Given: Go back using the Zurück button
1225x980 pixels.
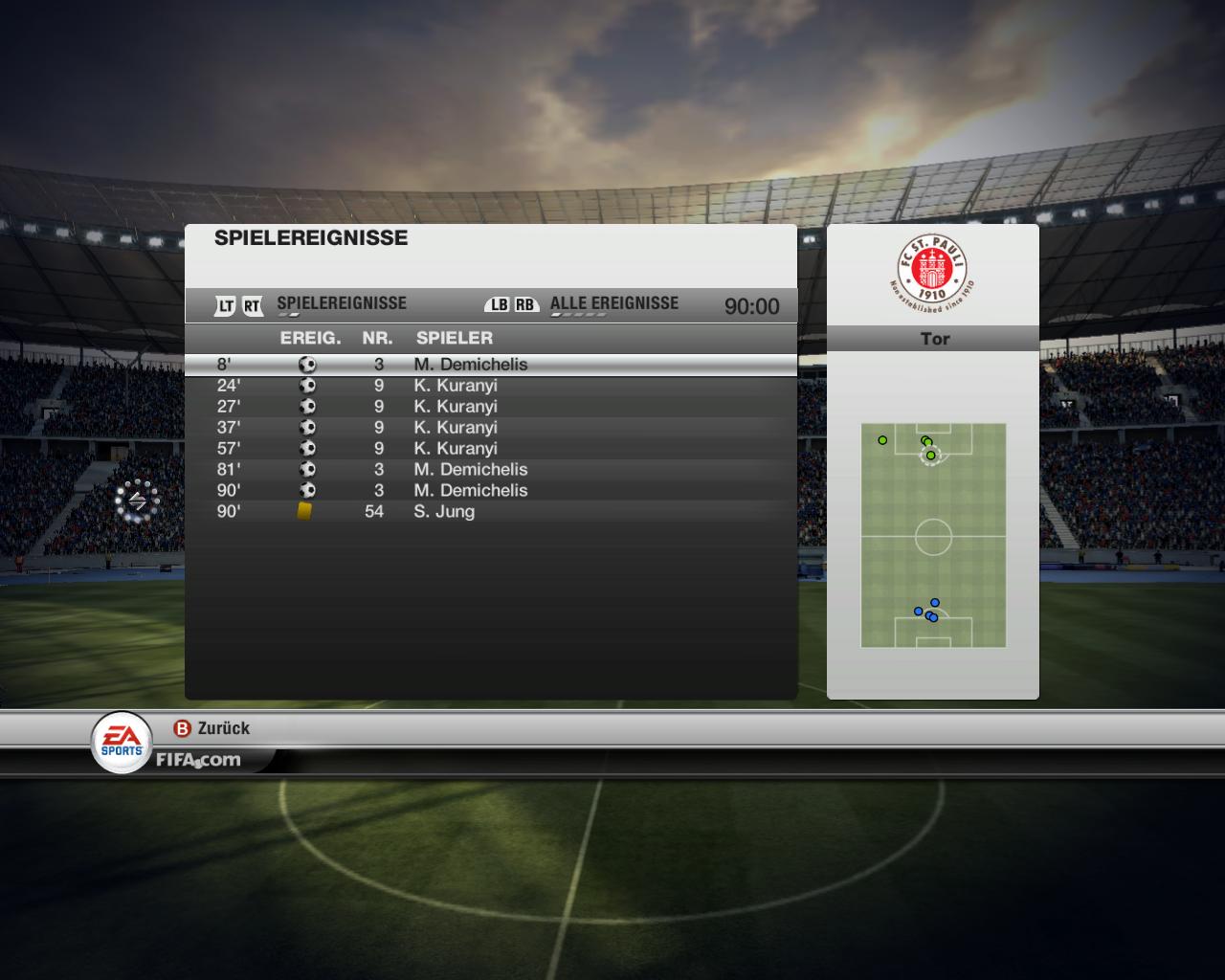Looking at the screenshot, I should point(212,728).
